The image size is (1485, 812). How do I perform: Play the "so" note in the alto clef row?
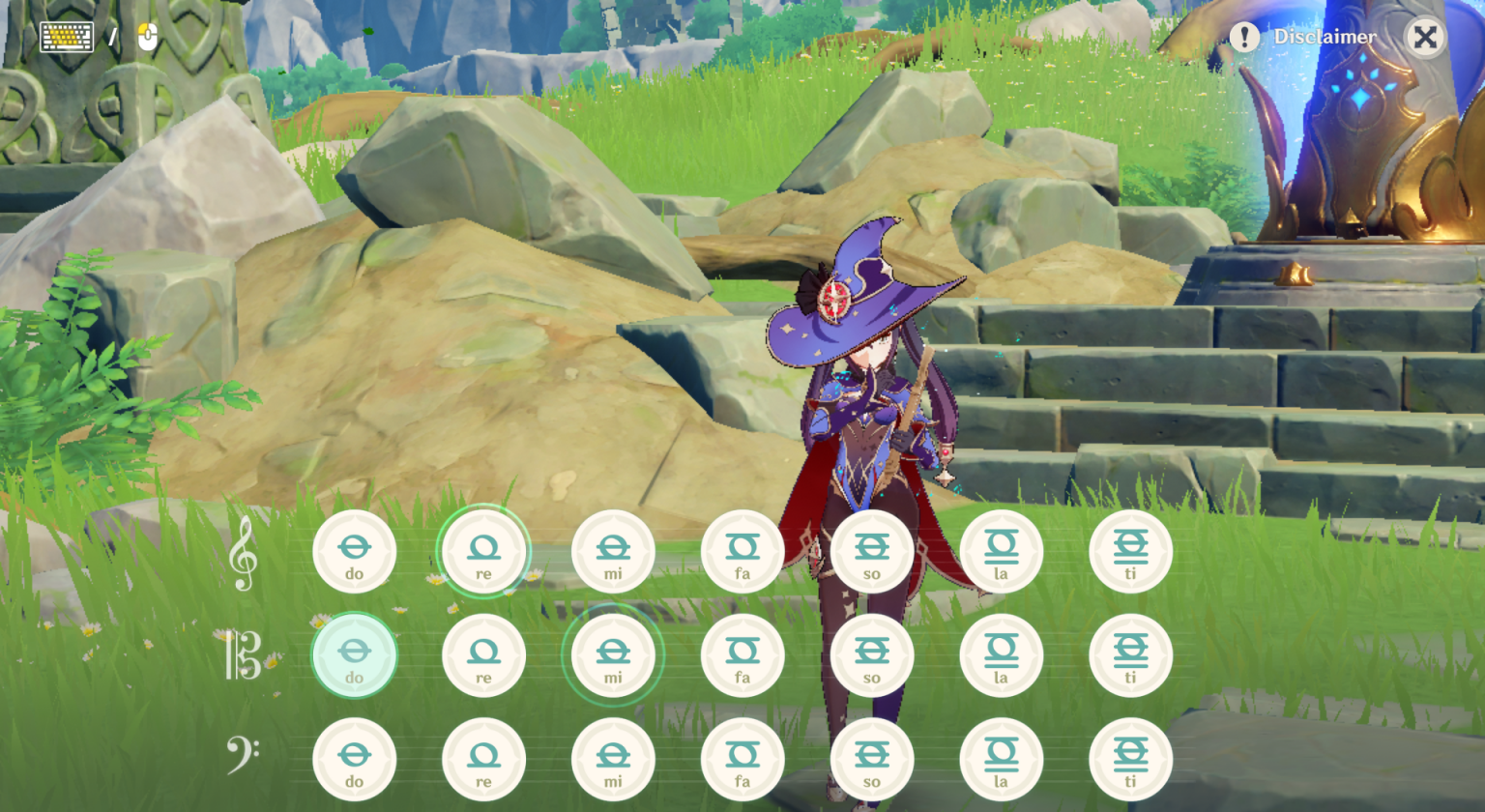point(873,654)
